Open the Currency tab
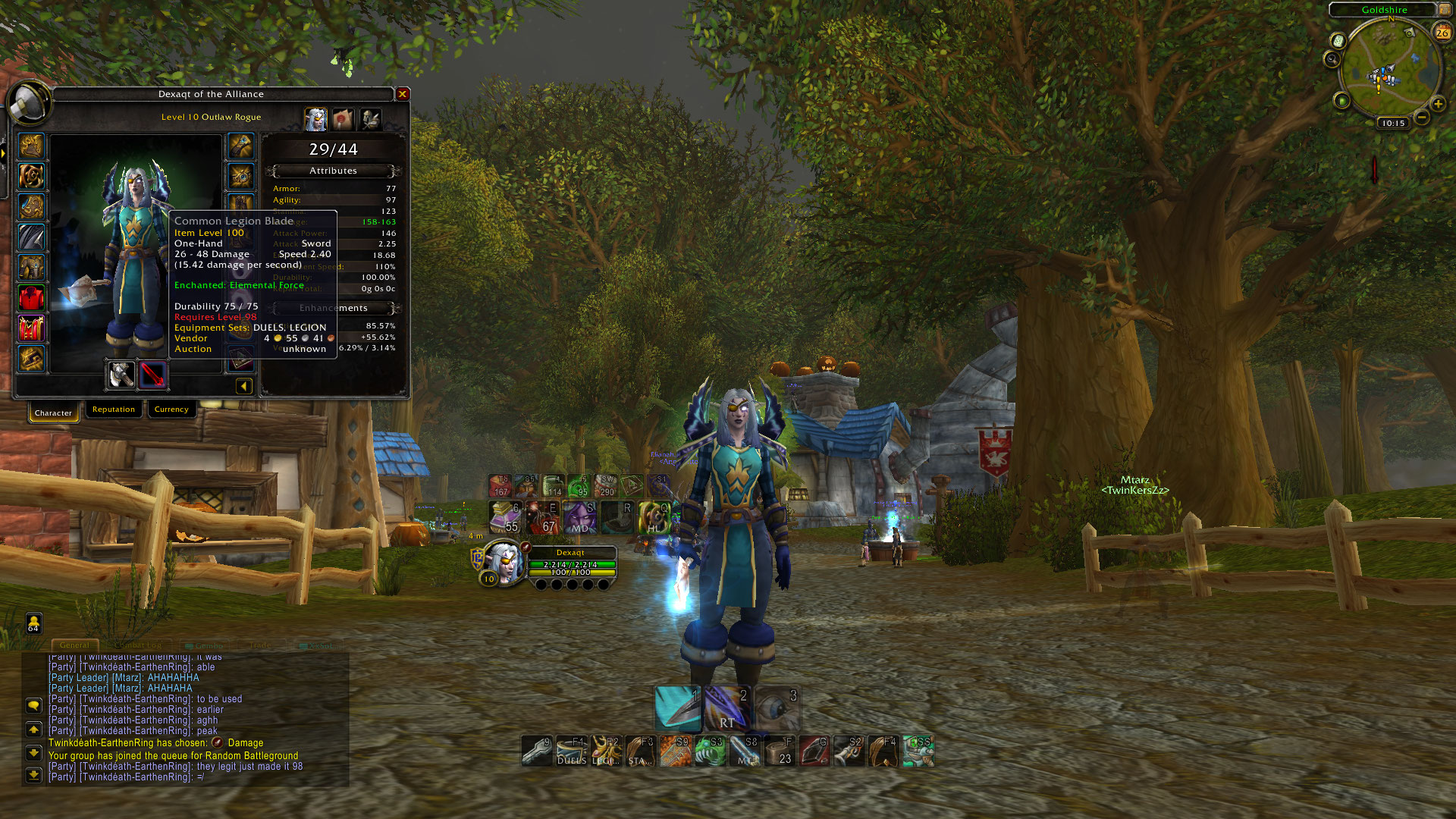This screenshot has width=1456, height=819. click(x=171, y=409)
